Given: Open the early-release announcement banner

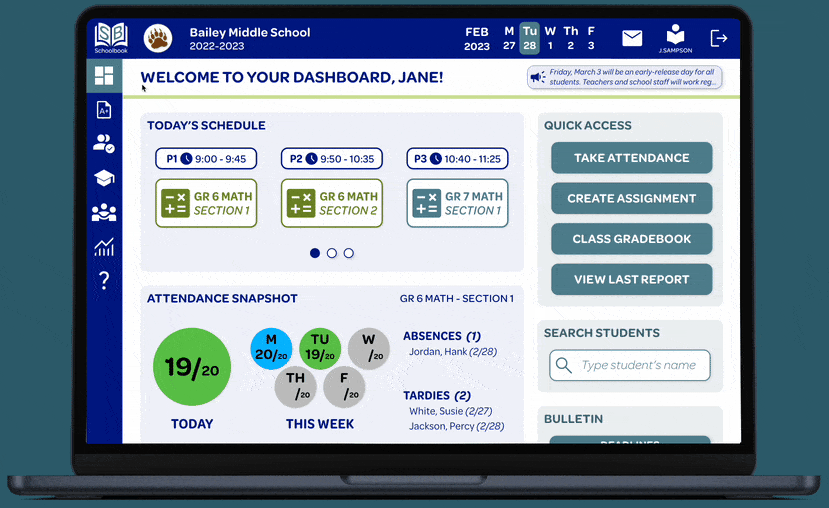Looking at the screenshot, I should pyautogui.click(x=624, y=77).
